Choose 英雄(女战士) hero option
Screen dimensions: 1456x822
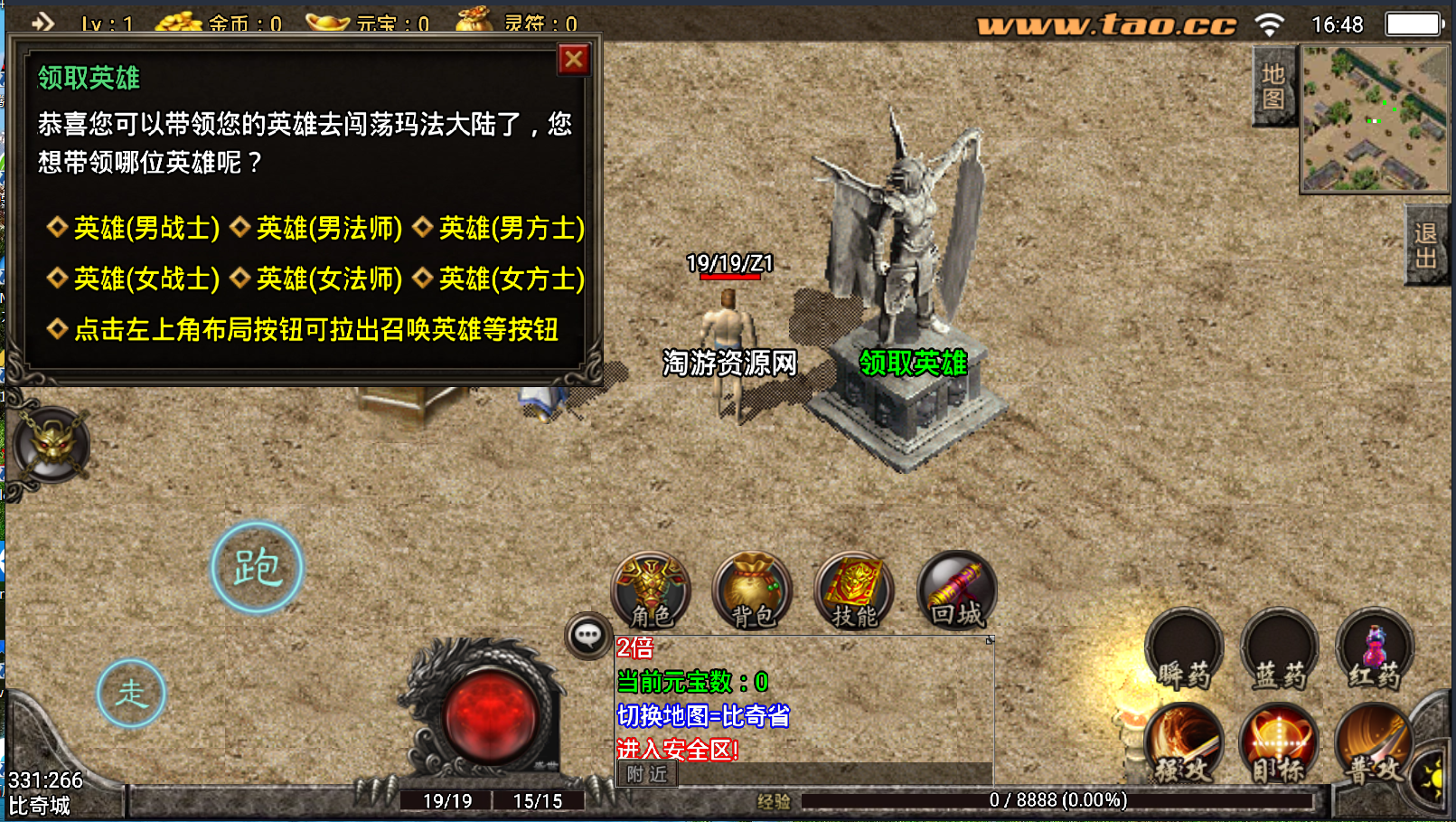pos(146,279)
